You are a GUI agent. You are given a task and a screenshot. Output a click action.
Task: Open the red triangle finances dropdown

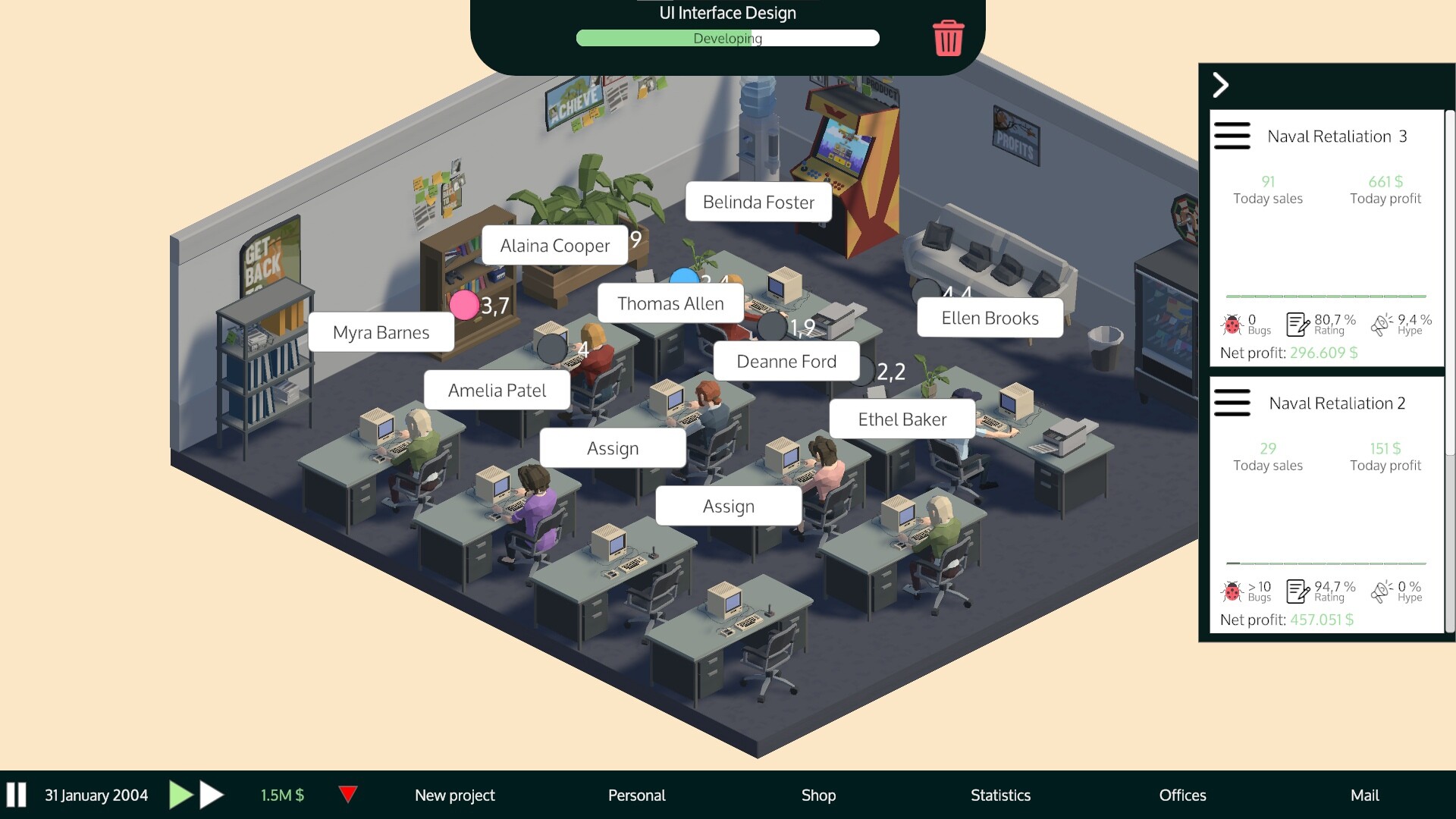click(349, 795)
